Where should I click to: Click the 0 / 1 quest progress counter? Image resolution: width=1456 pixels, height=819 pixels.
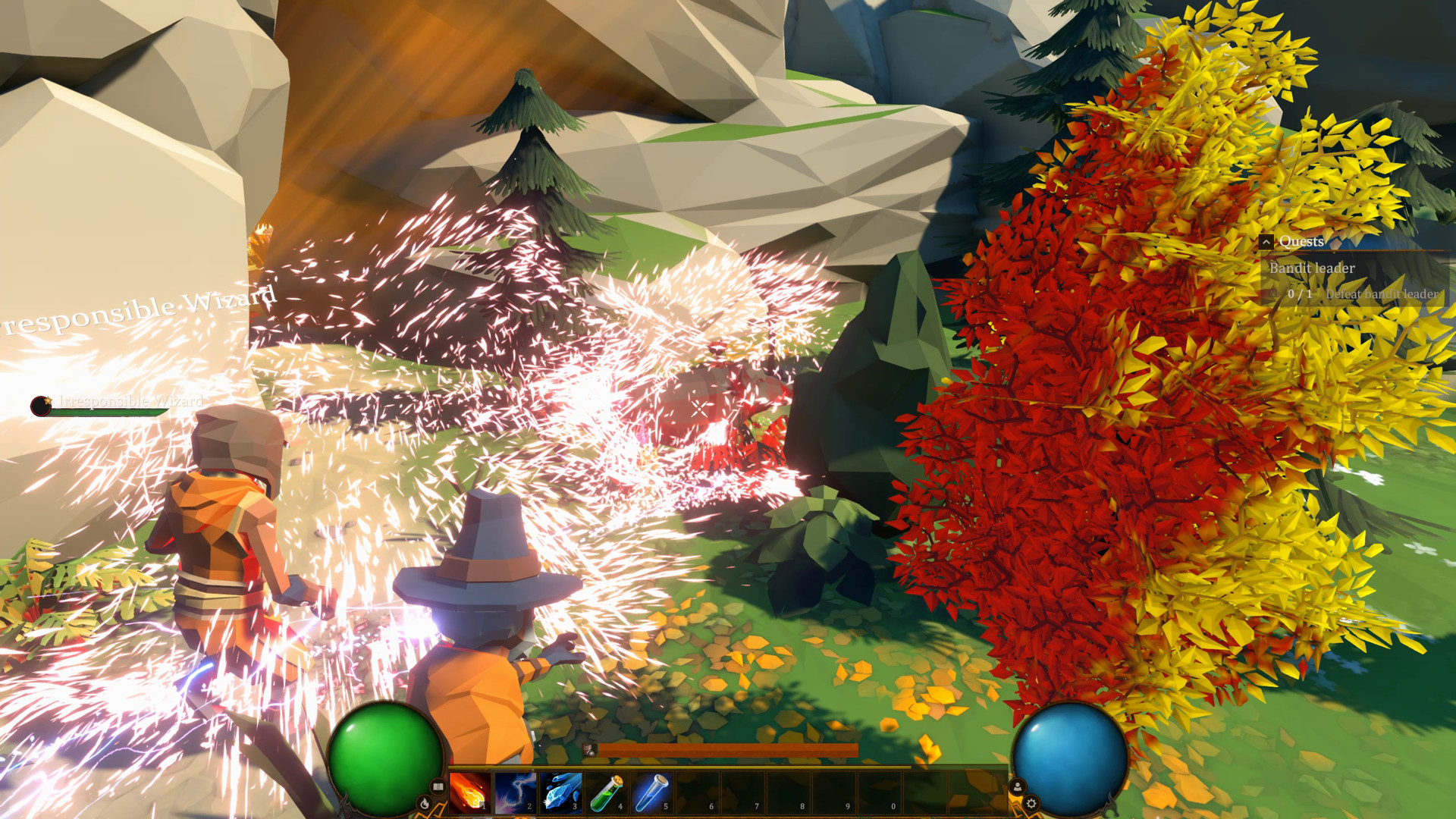click(1301, 293)
